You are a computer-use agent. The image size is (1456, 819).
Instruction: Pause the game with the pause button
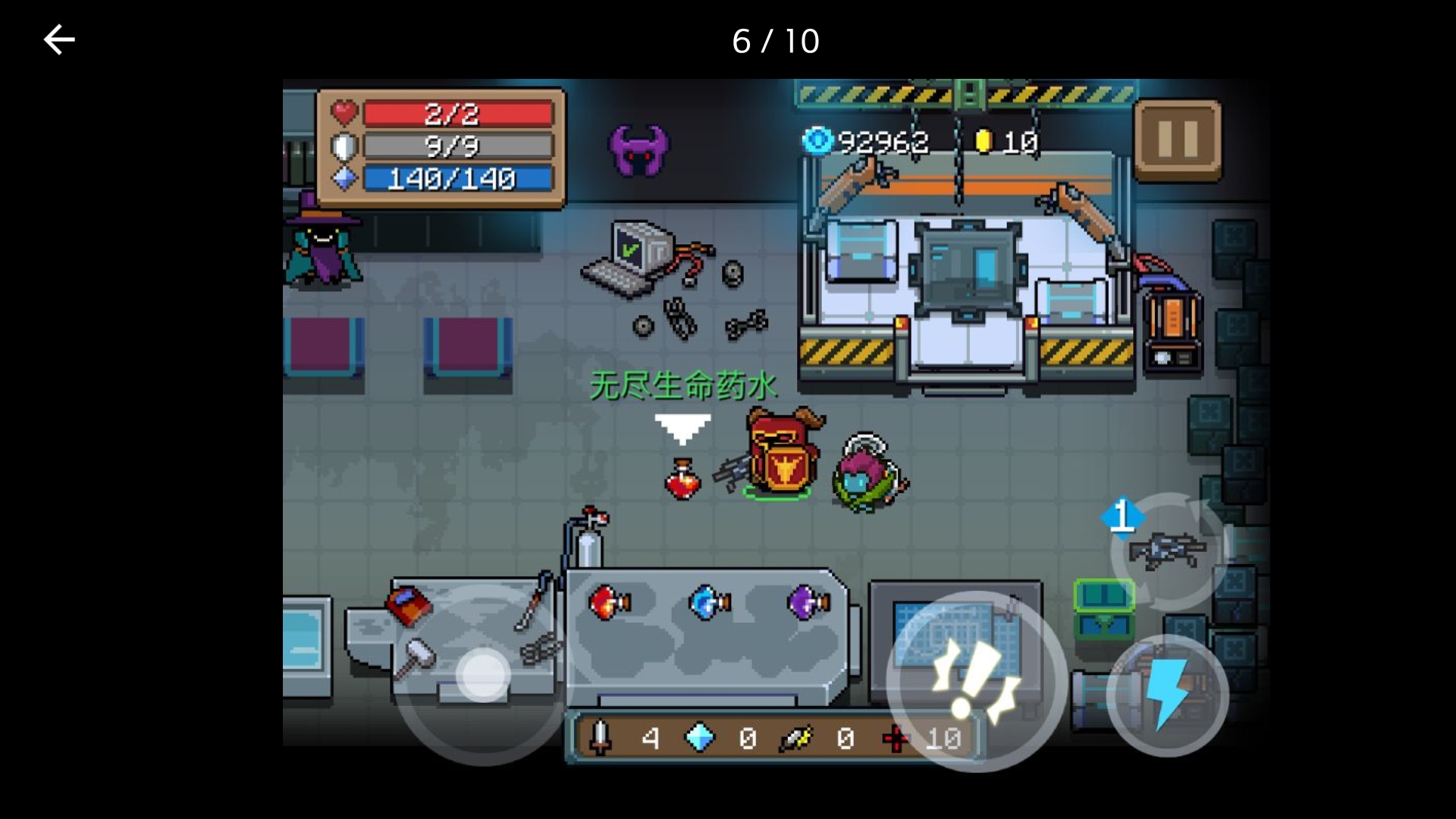(x=1177, y=141)
